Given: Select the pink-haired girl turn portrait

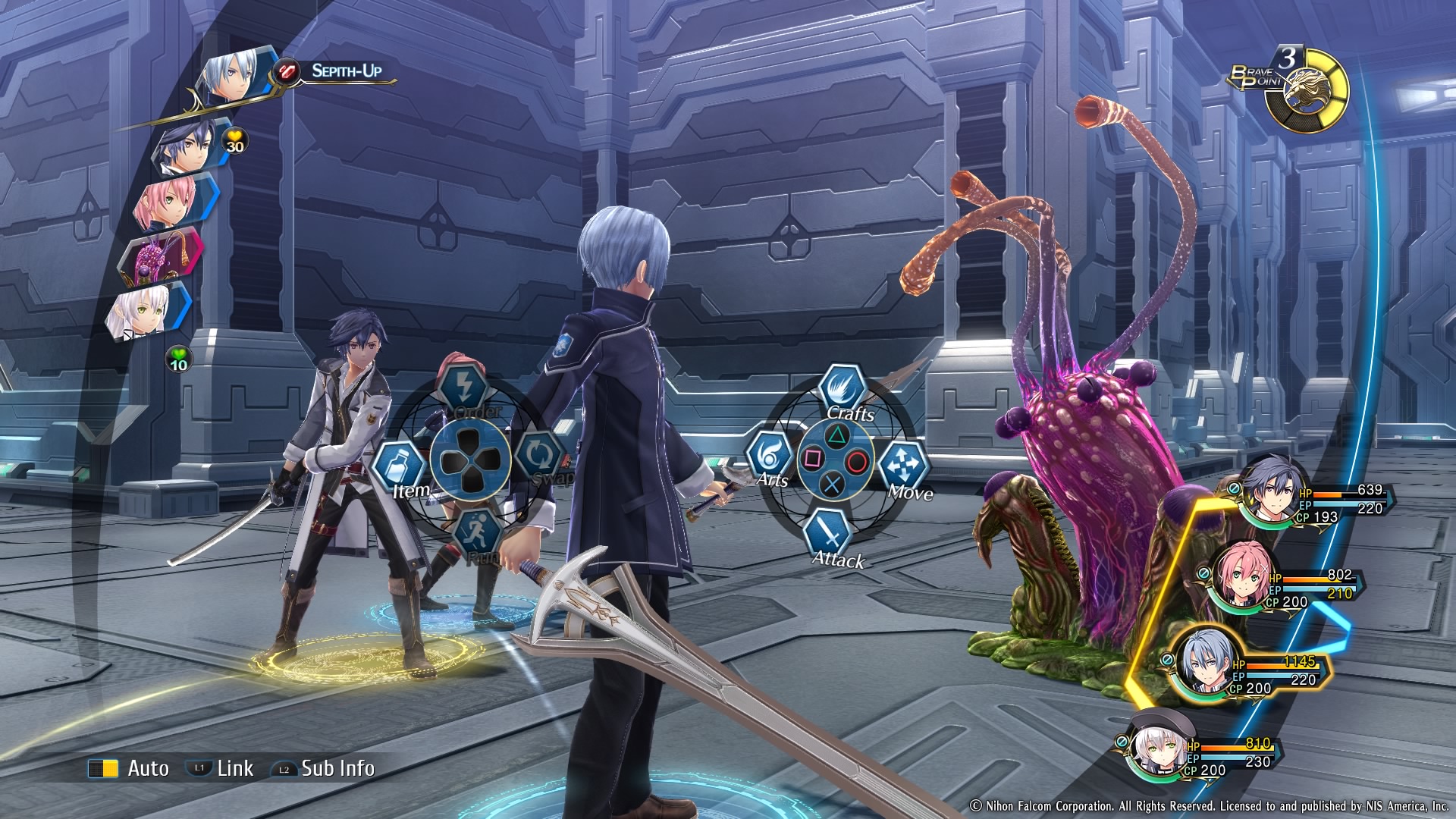Looking at the screenshot, I should point(170,200).
